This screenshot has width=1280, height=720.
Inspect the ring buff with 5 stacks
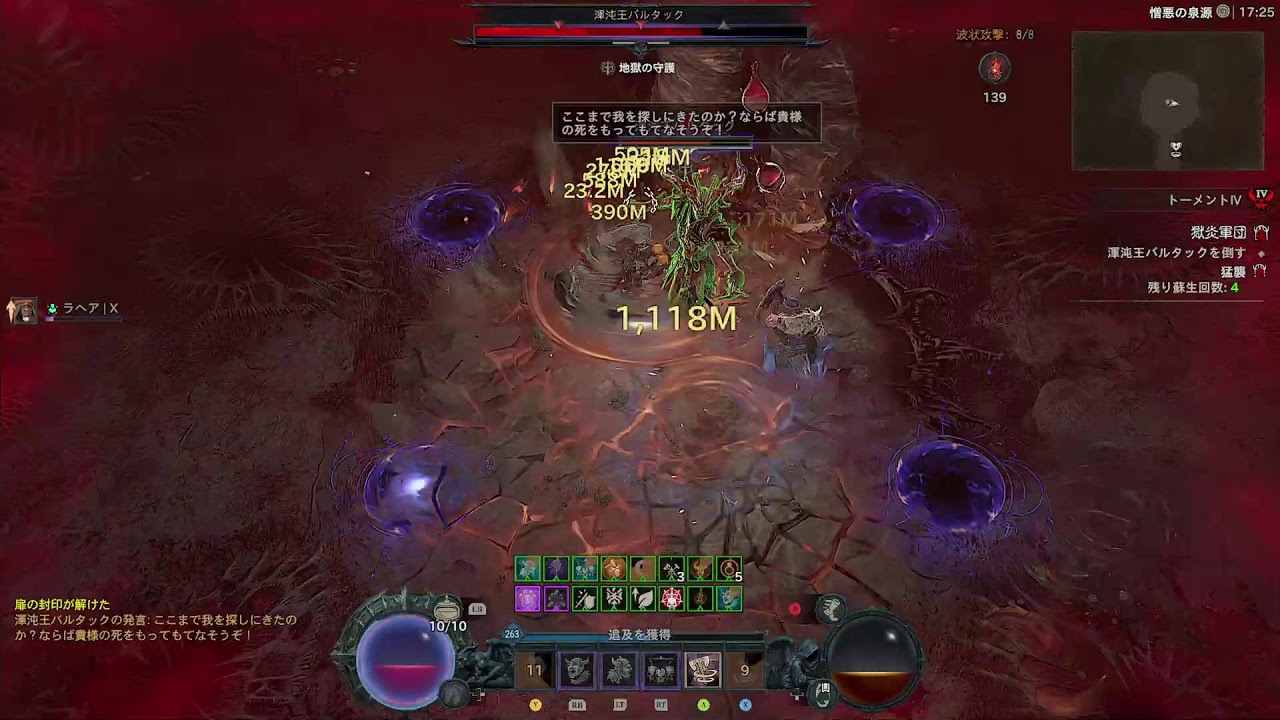click(x=729, y=570)
